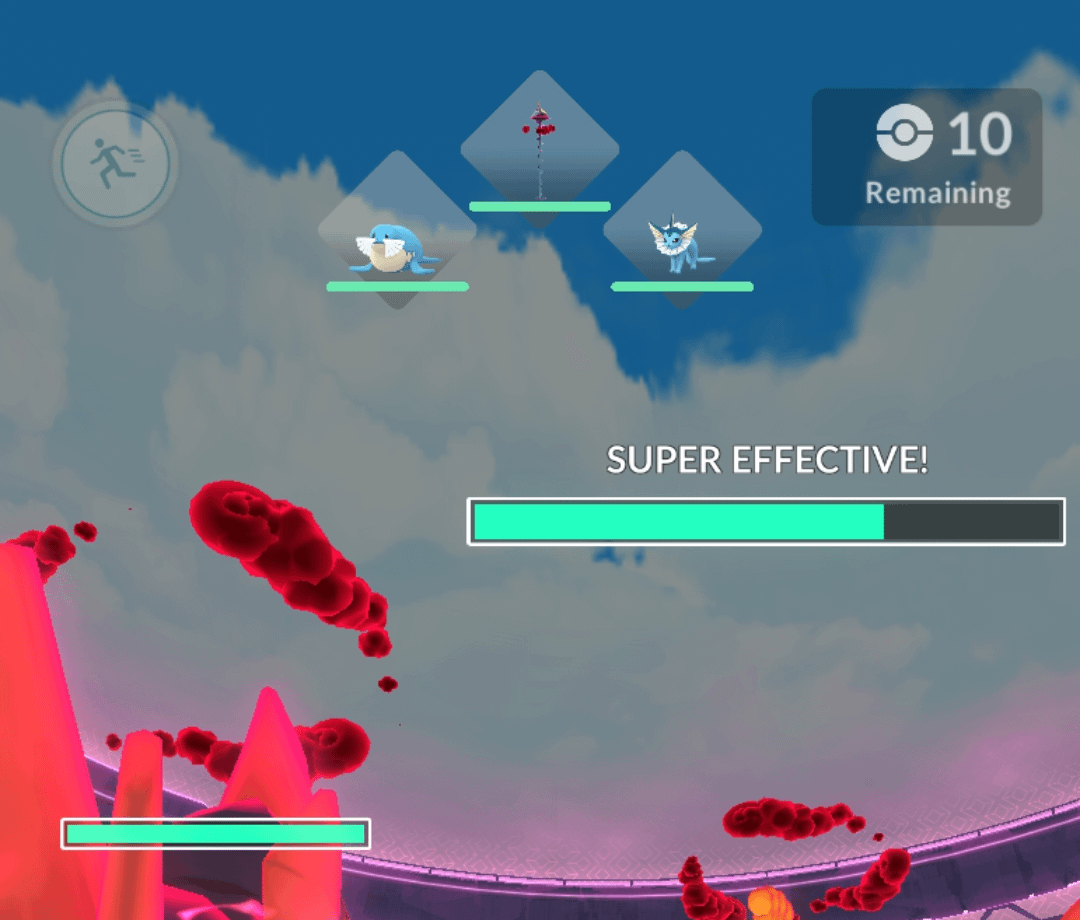Choose the tall red Pokémon diamond slot
The width and height of the screenshot is (1080, 920).
[540, 148]
